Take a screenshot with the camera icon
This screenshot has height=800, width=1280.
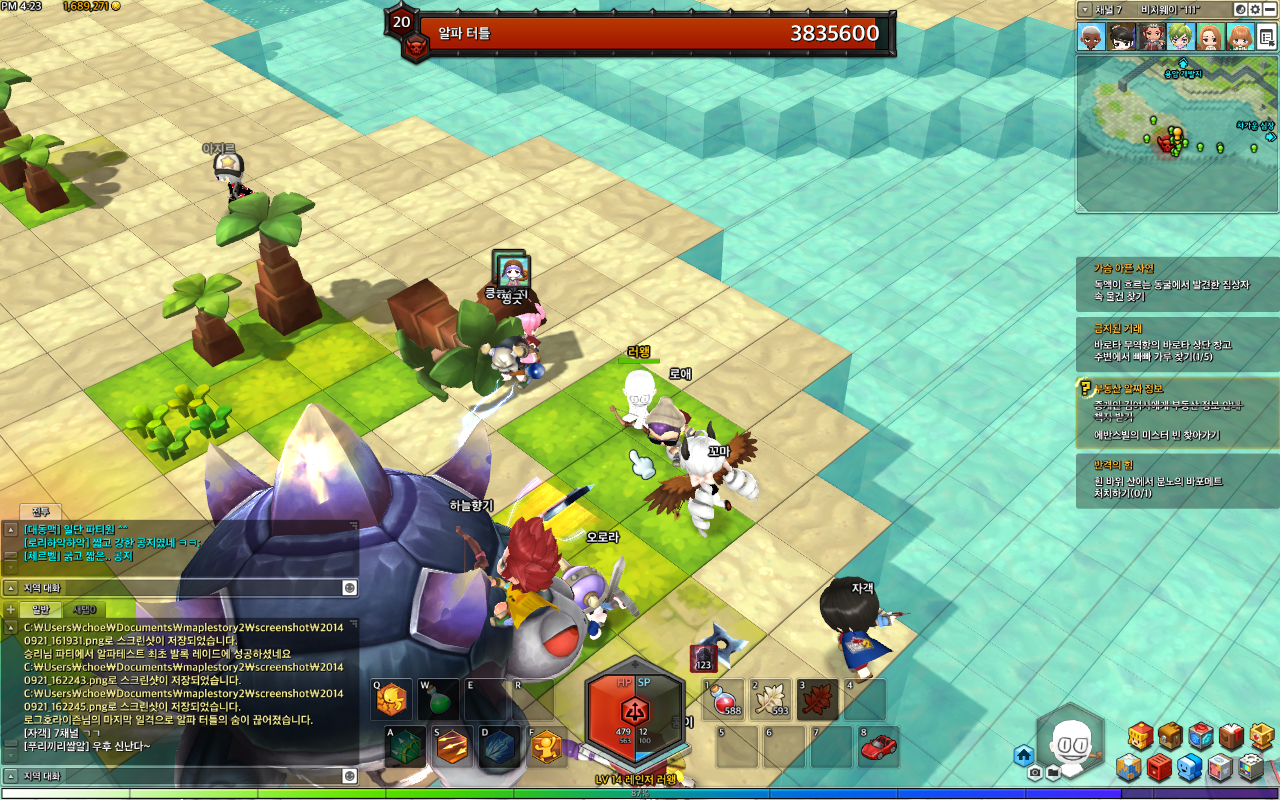point(1034,773)
